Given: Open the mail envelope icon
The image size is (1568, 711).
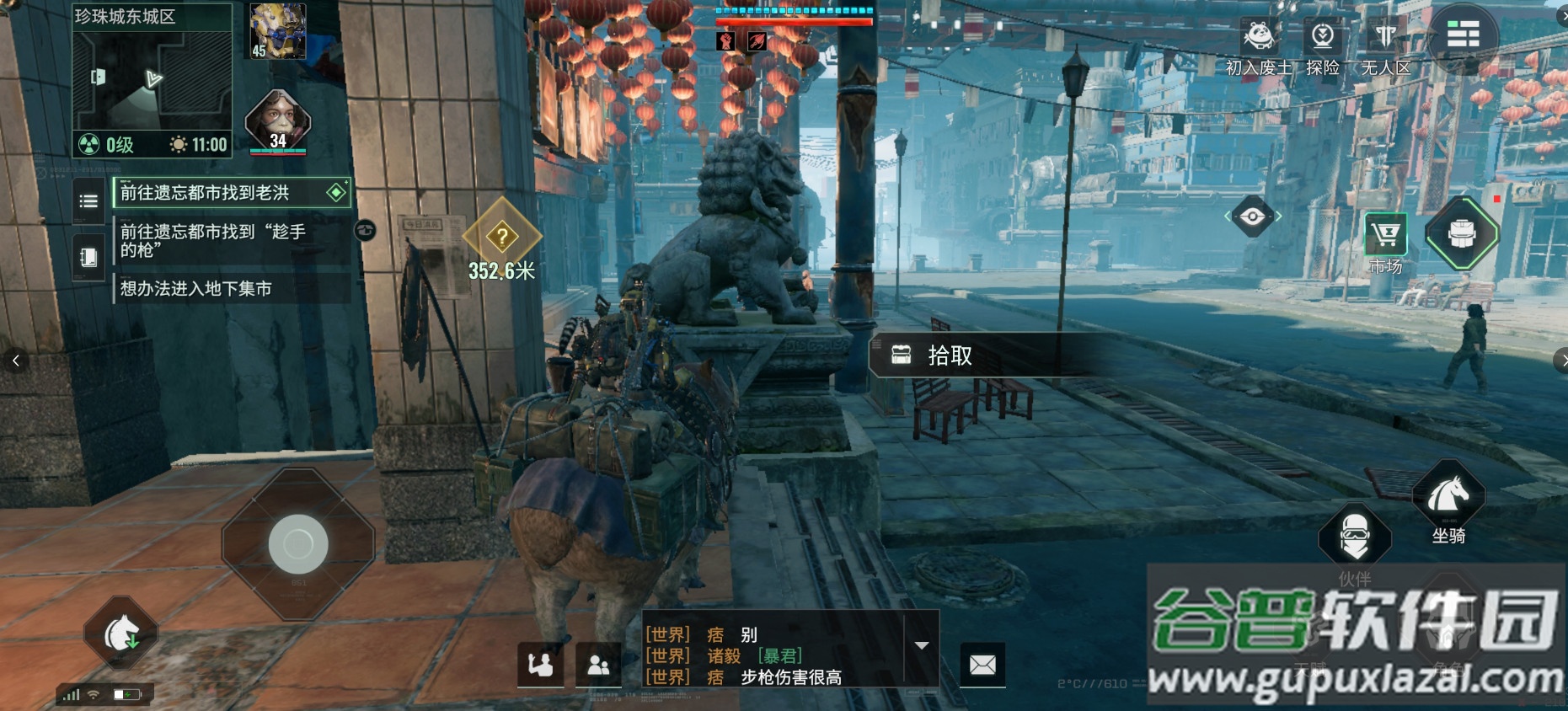Looking at the screenshot, I should click(x=982, y=666).
